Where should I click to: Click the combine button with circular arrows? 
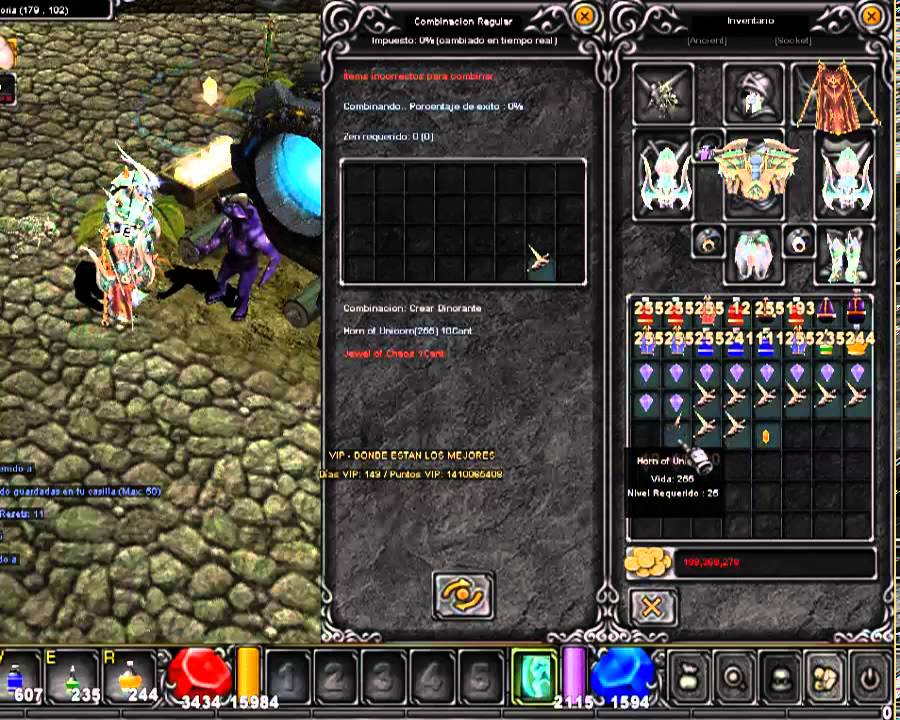point(463,595)
